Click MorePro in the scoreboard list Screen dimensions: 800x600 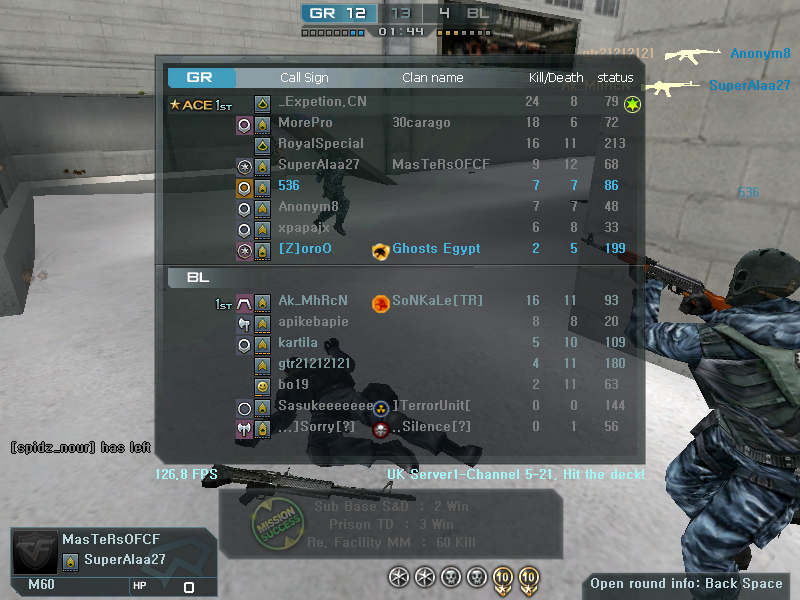[305, 123]
